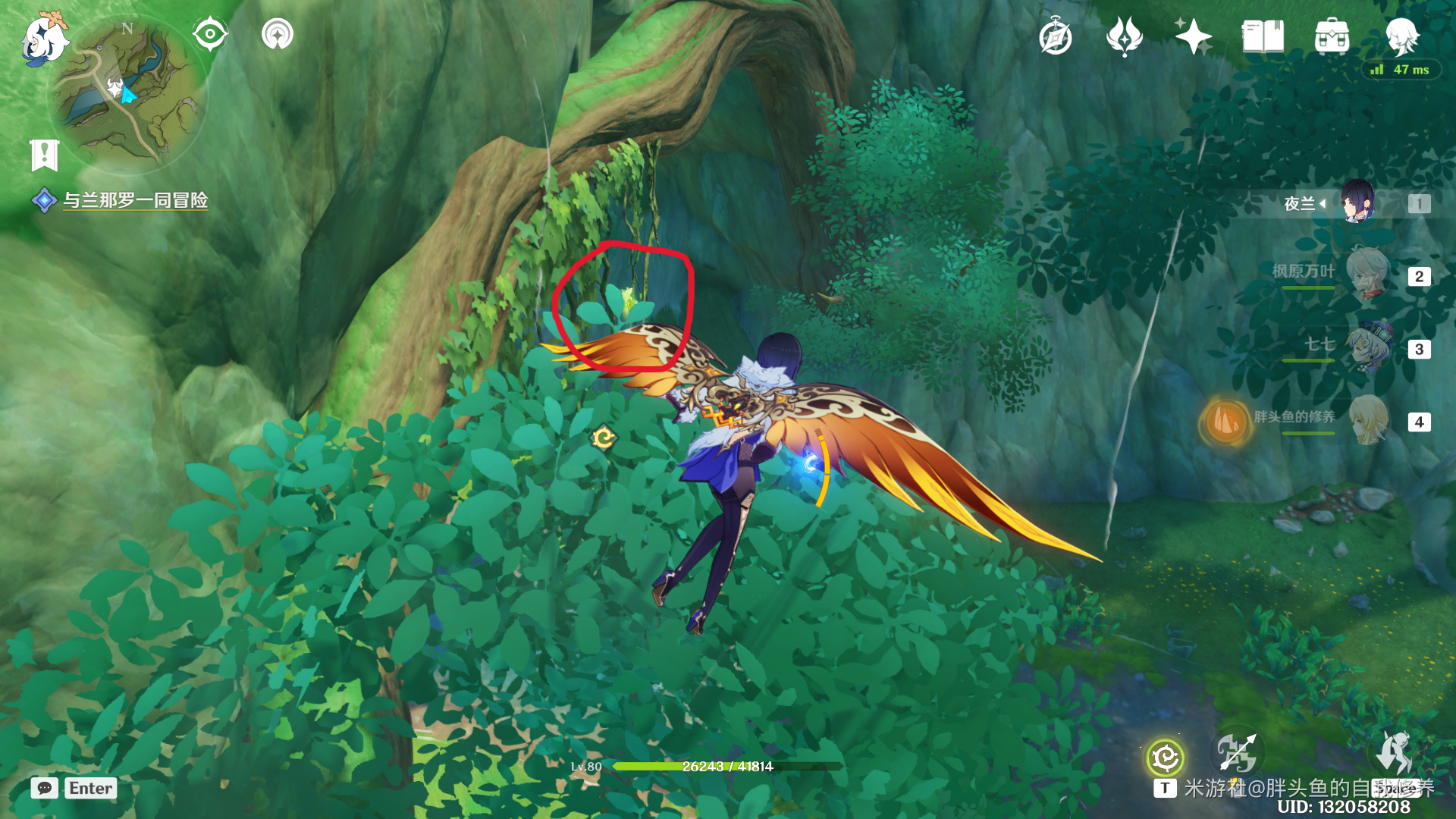Open the character profile head icon
Screen dimensions: 1456x819
tap(1401, 35)
